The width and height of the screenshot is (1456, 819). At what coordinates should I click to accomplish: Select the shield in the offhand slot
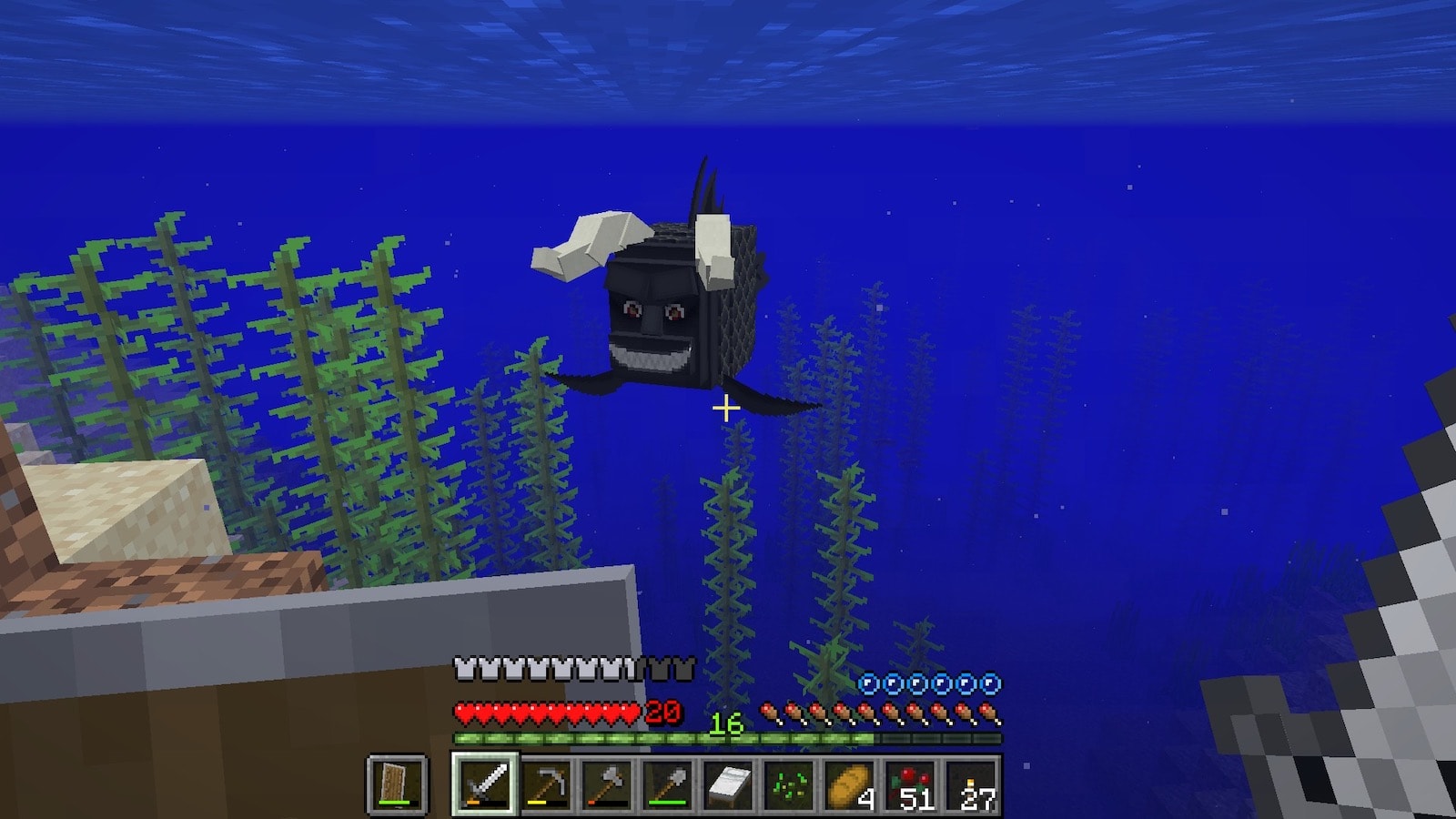[397, 784]
